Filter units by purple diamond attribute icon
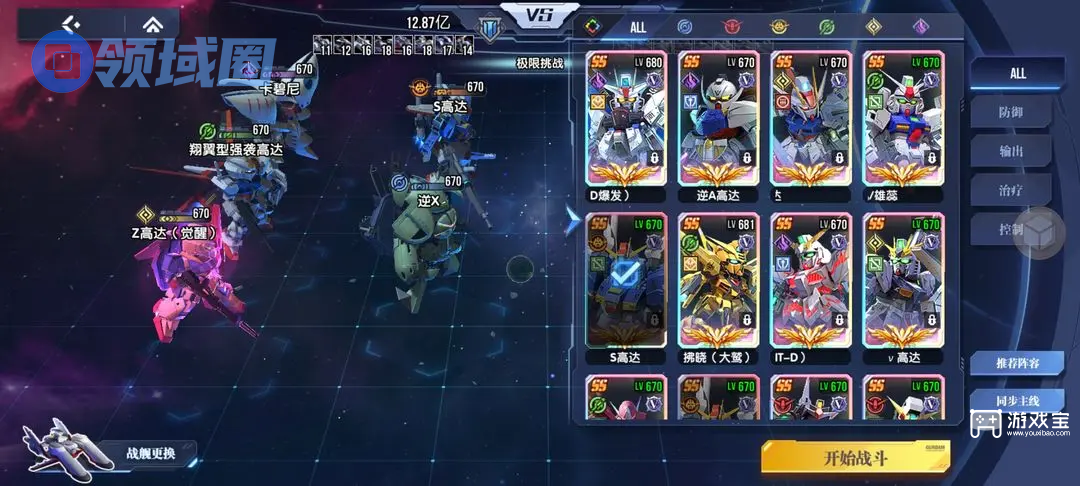The image size is (1080, 486). [x=920, y=27]
